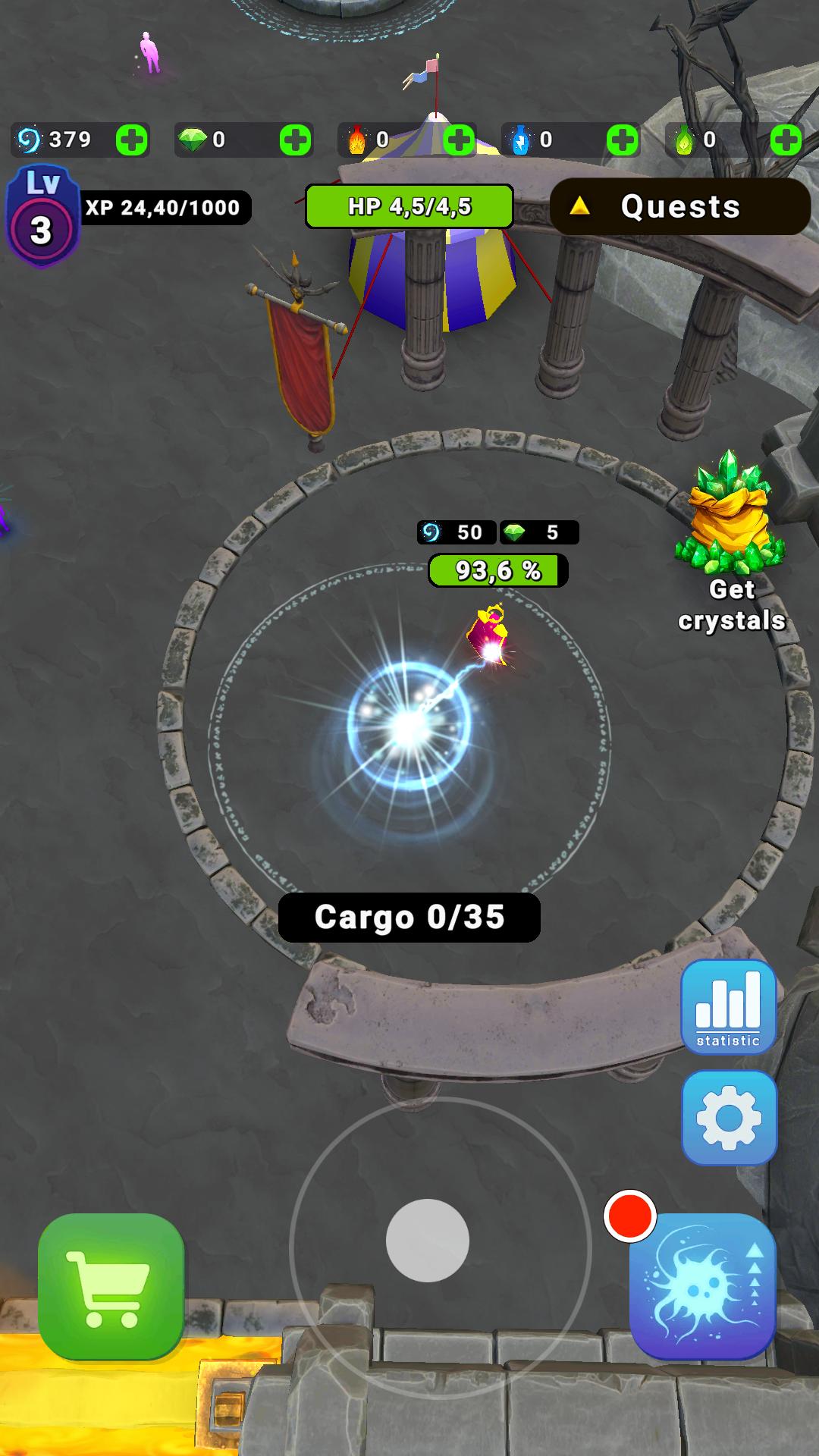The height and width of the screenshot is (1456, 819).
Task: Add more green flame potions
Action: (x=786, y=140)
